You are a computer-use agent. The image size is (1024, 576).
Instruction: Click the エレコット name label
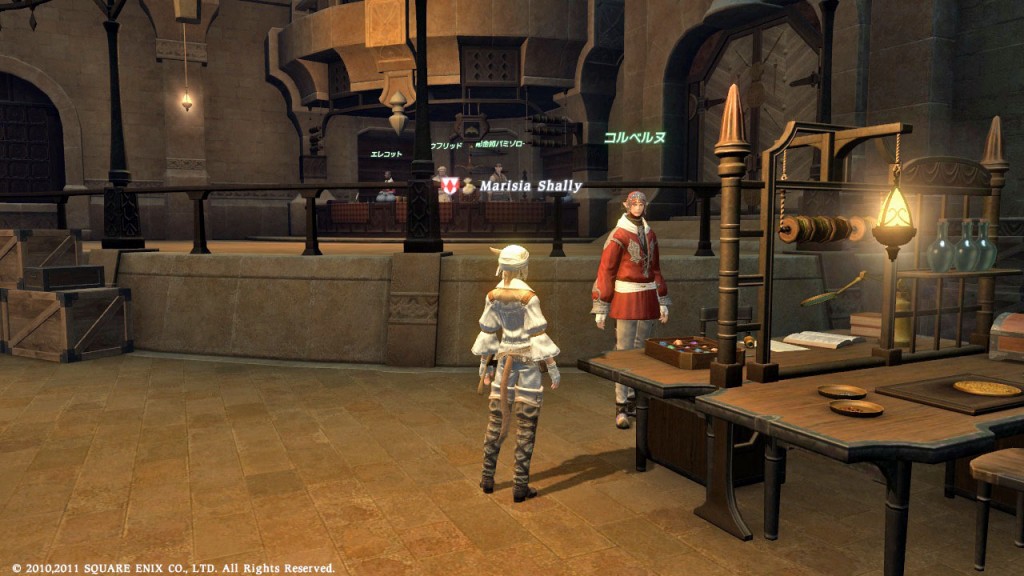386,154
